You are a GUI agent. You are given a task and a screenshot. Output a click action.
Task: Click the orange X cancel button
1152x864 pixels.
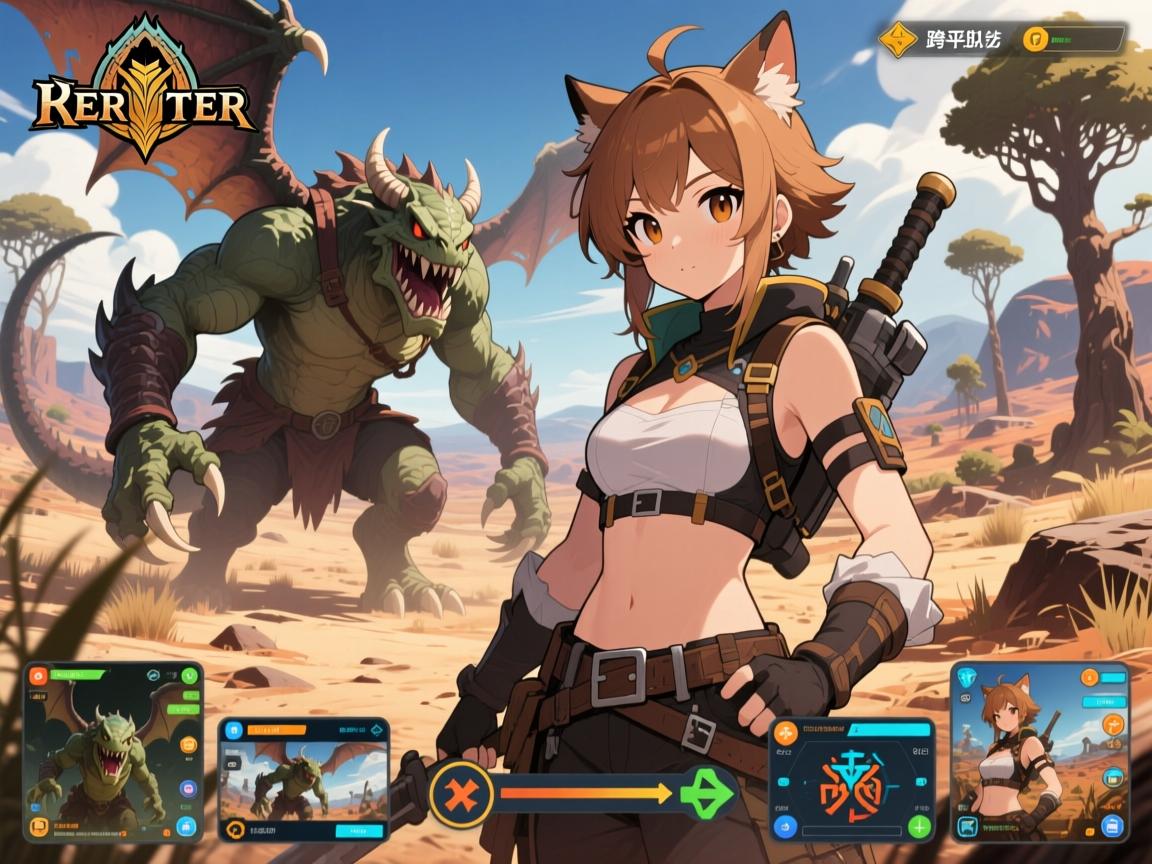click(461, 795)
